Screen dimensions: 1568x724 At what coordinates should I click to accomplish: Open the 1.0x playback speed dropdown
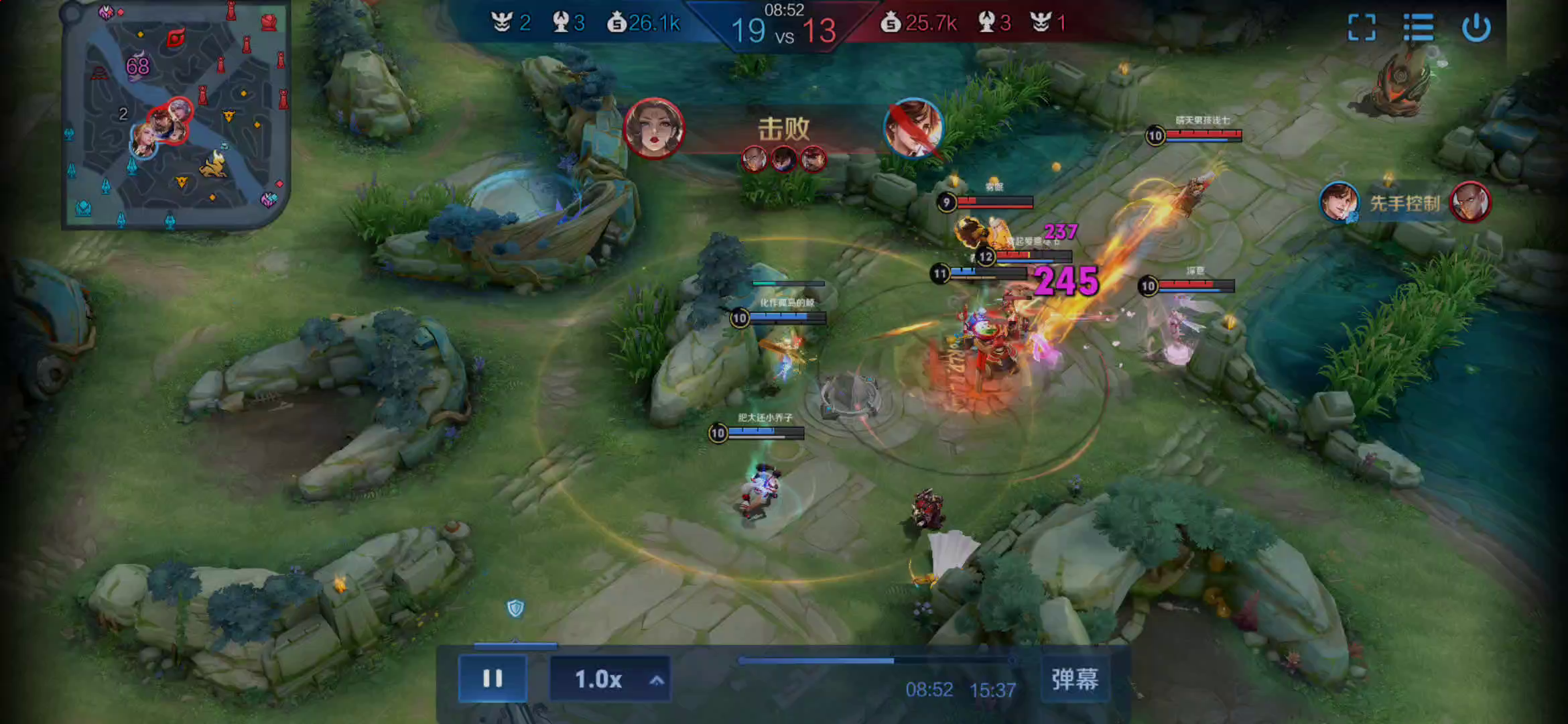point(610,679)
